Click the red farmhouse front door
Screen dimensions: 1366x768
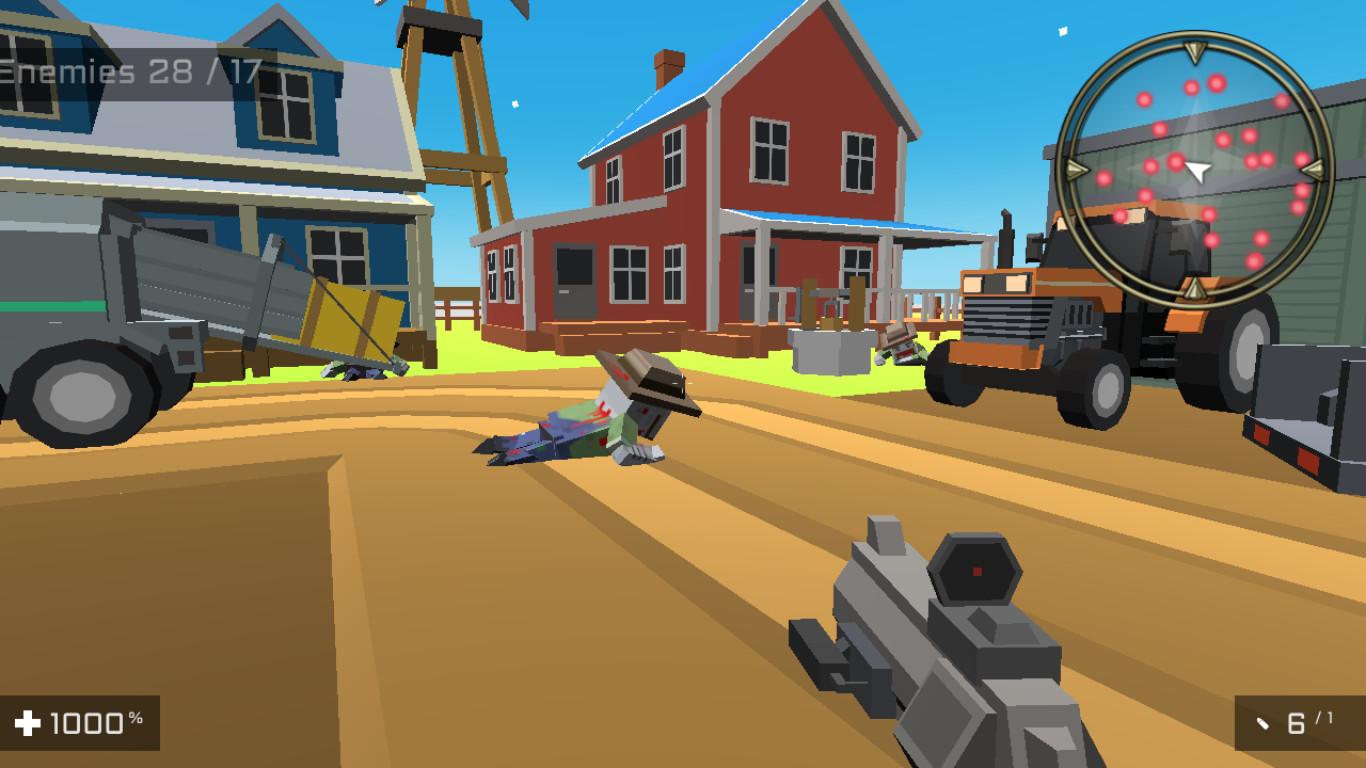(575, 280)
